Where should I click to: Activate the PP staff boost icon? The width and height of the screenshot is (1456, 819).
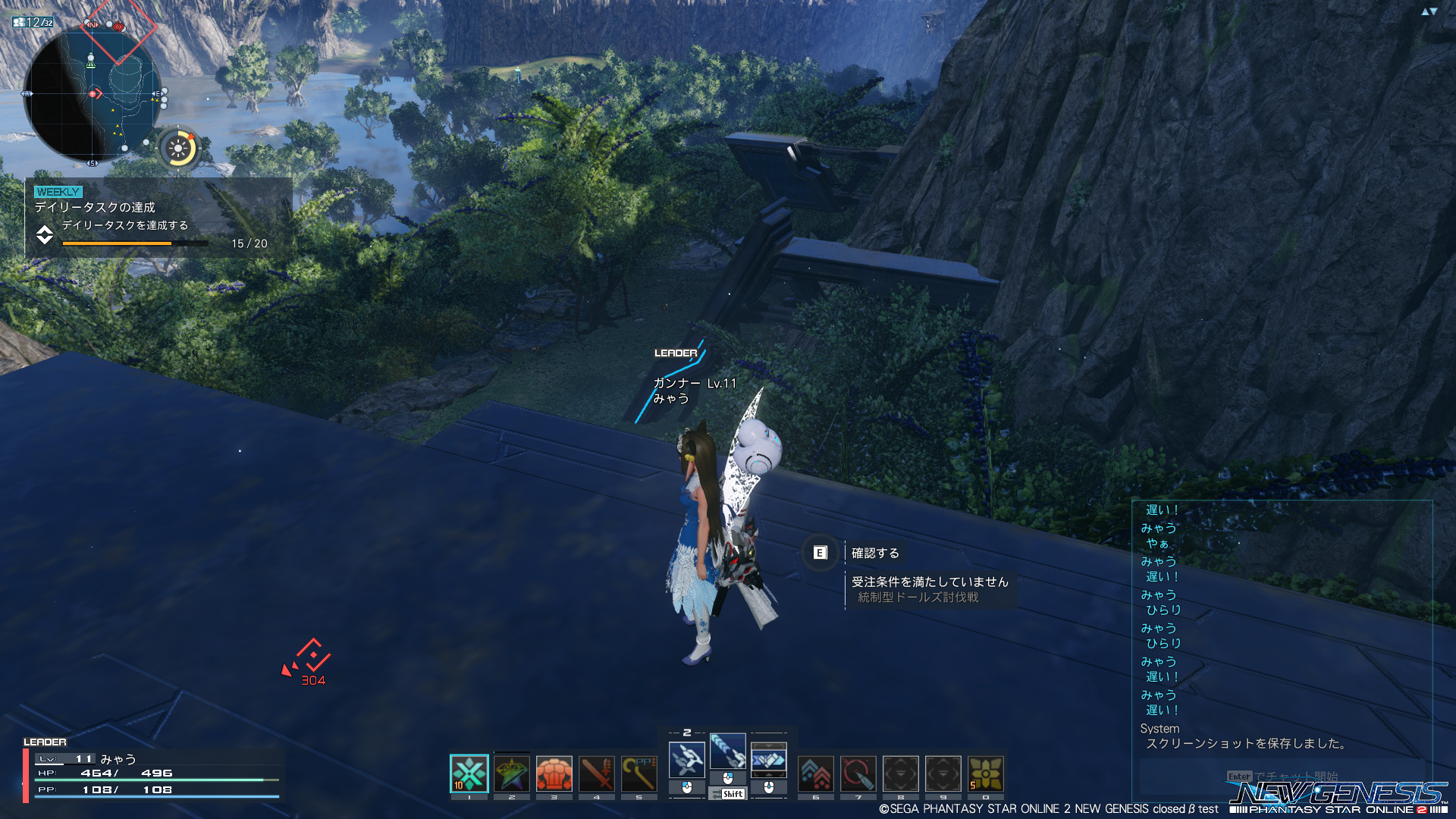[x=639, y=773]
